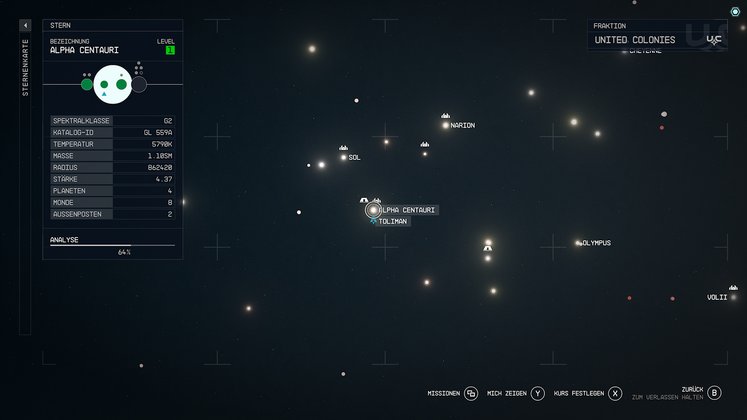Pick the Volii star system

point(733,297)
